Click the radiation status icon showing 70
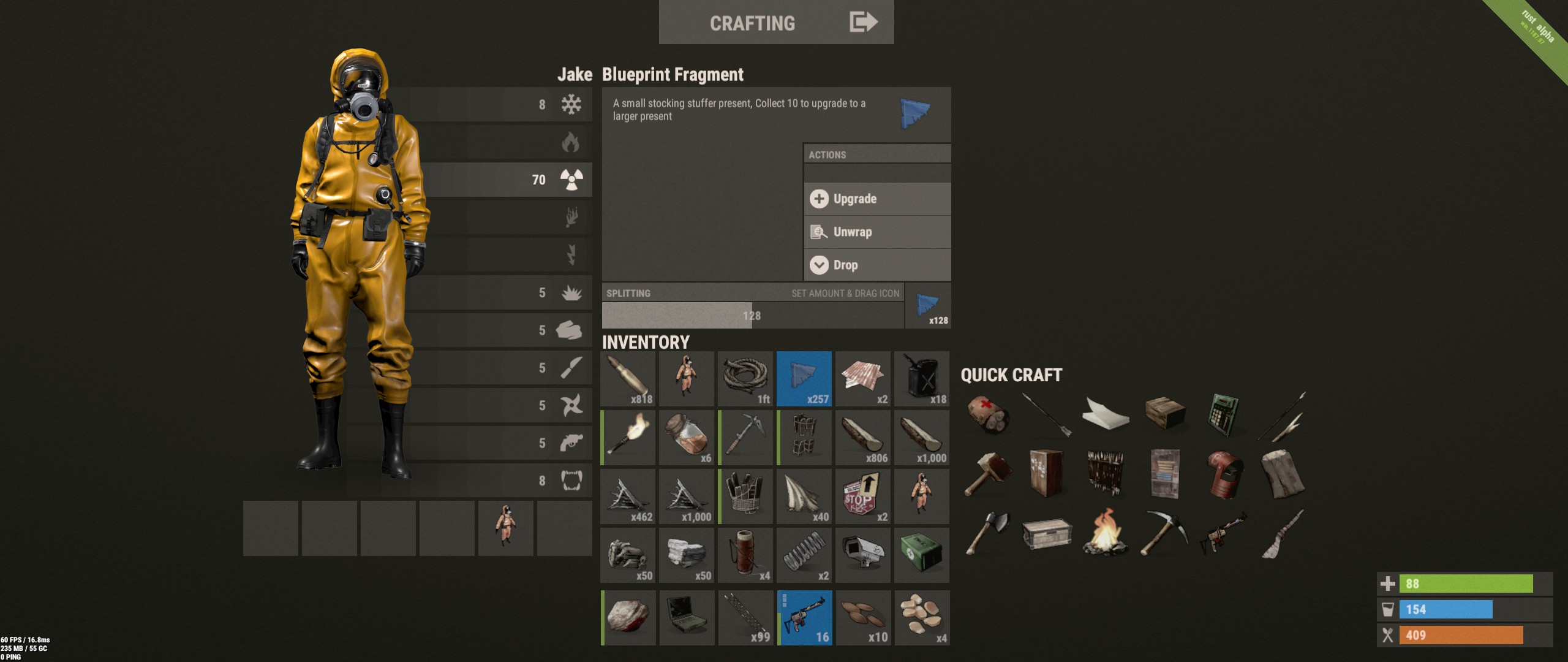Image resolution: width=1568 pixels, height=662 pixels. [570, 180]
